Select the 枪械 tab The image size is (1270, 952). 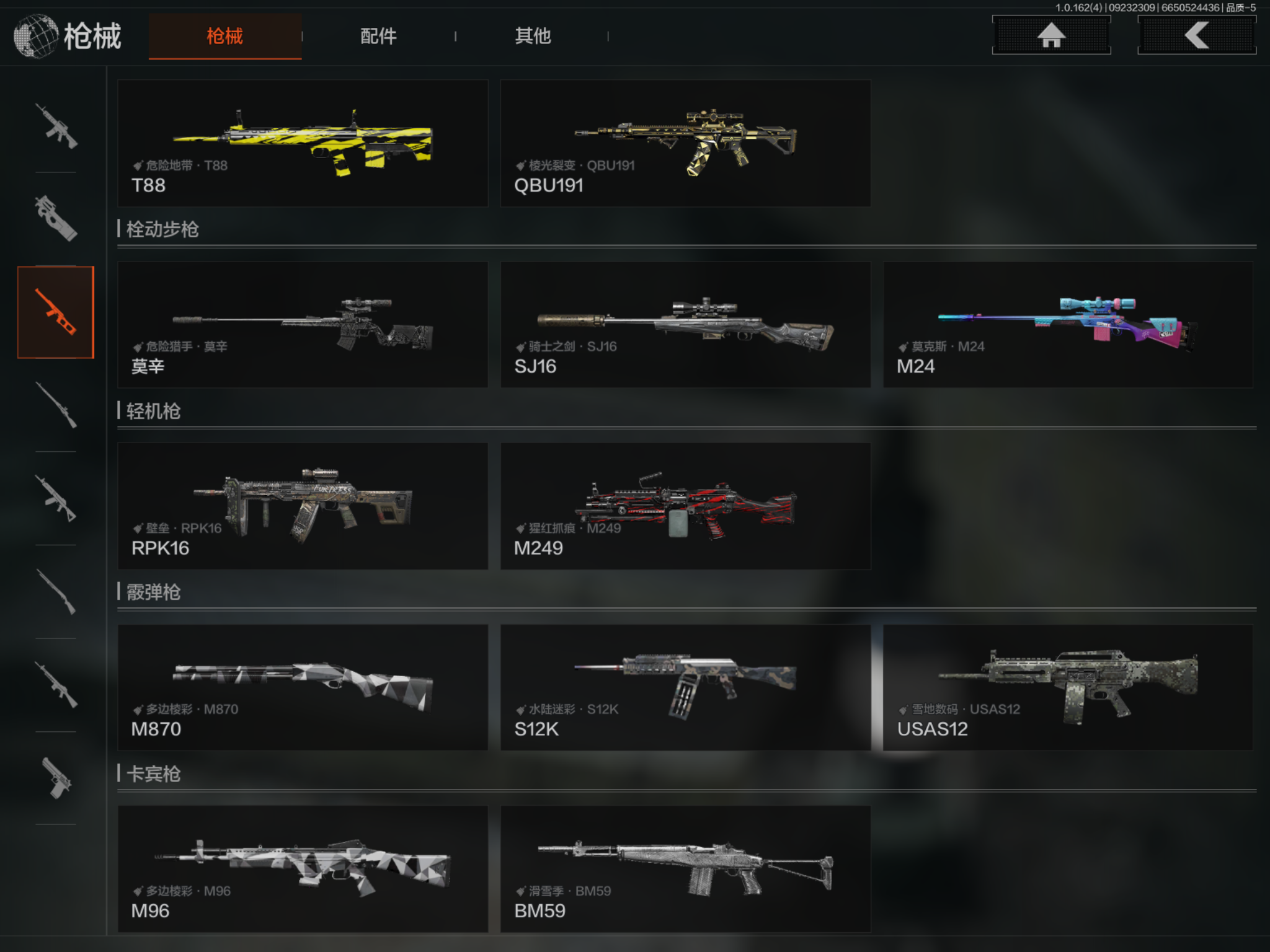(x=224, y=36)
